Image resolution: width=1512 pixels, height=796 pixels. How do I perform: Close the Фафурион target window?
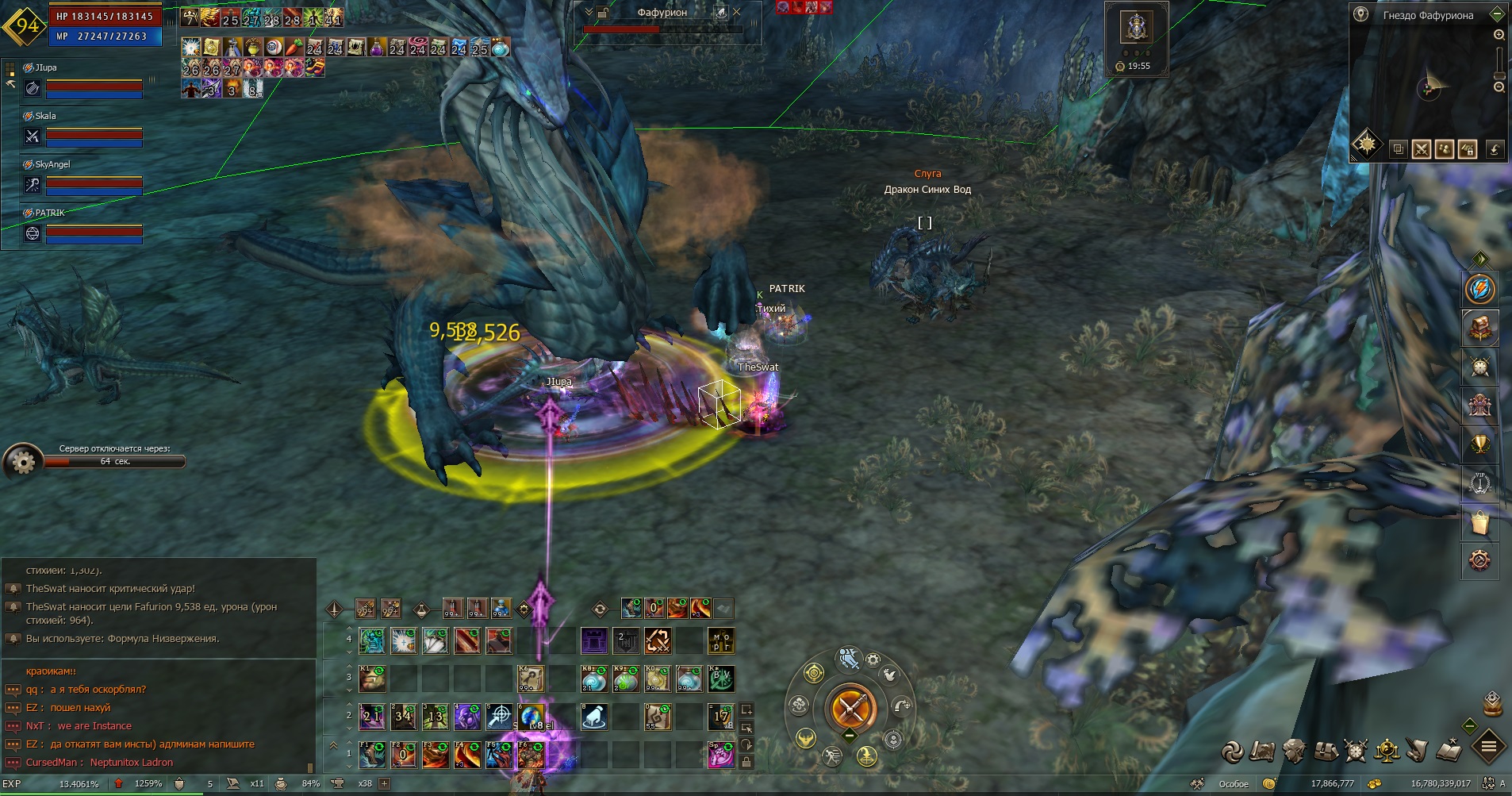click(x=737, y=12)
